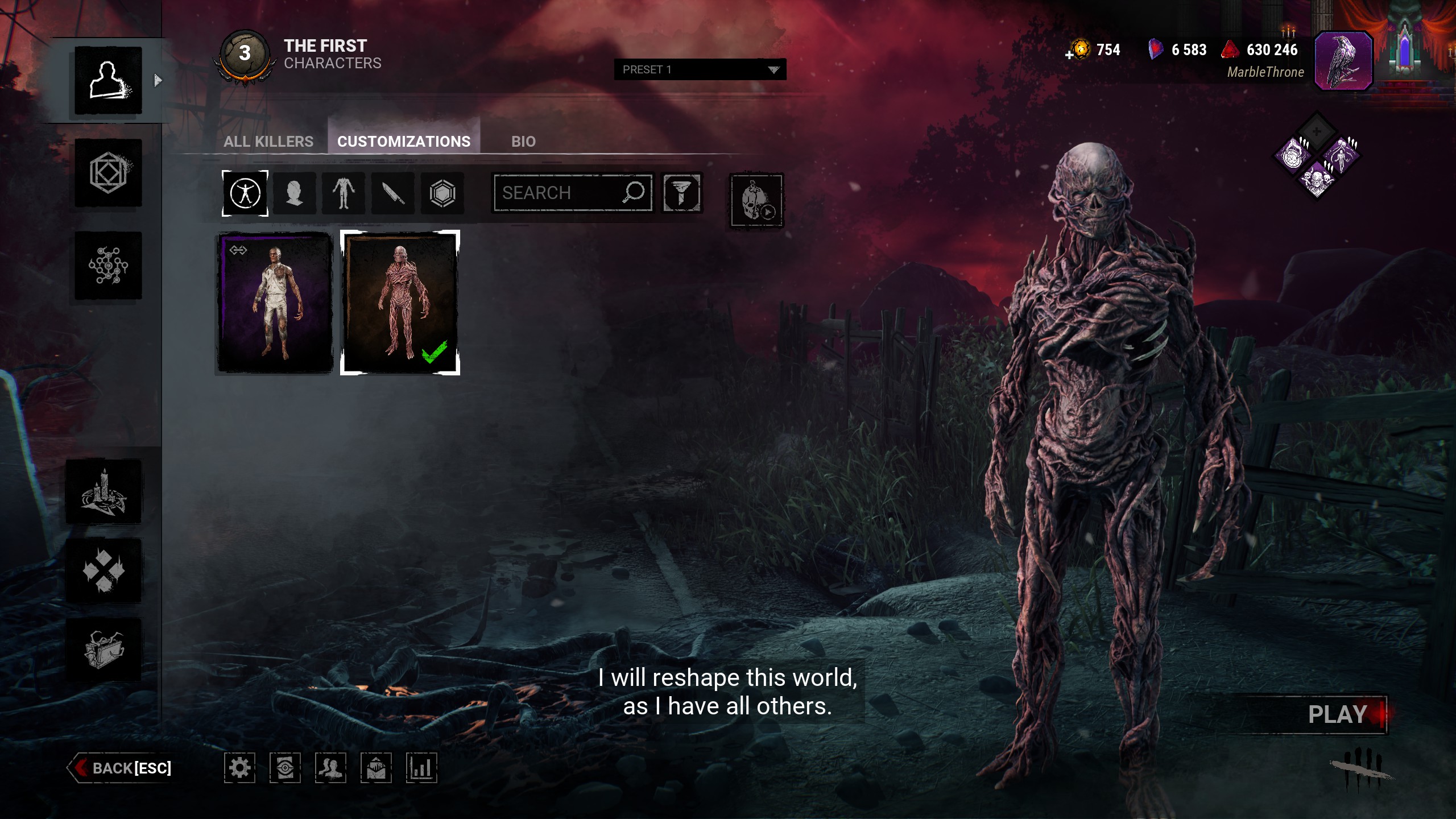Select the Customizations tab

coord(404,141)
